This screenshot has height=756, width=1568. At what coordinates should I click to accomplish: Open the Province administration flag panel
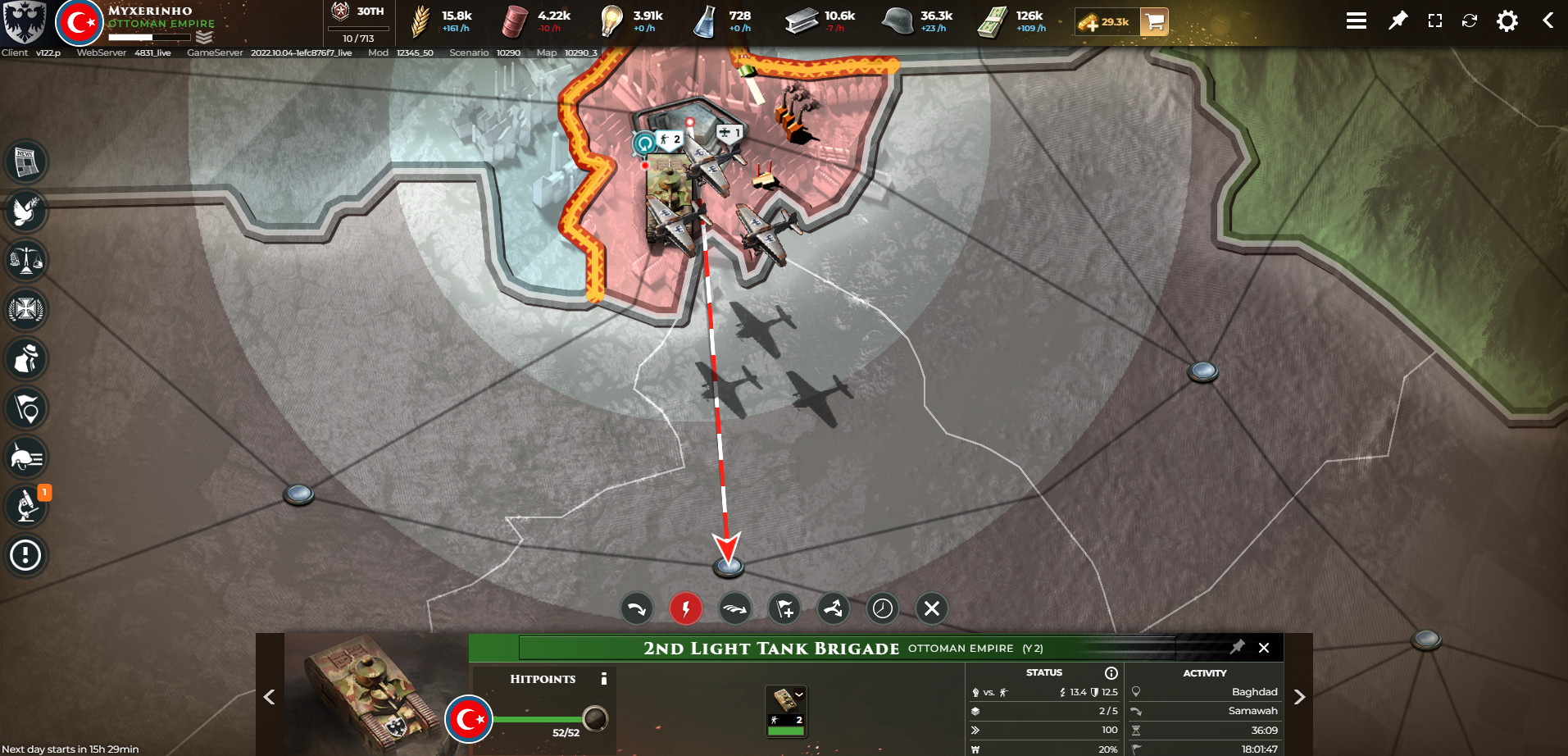pyautogui.click(x=26, y=408)
